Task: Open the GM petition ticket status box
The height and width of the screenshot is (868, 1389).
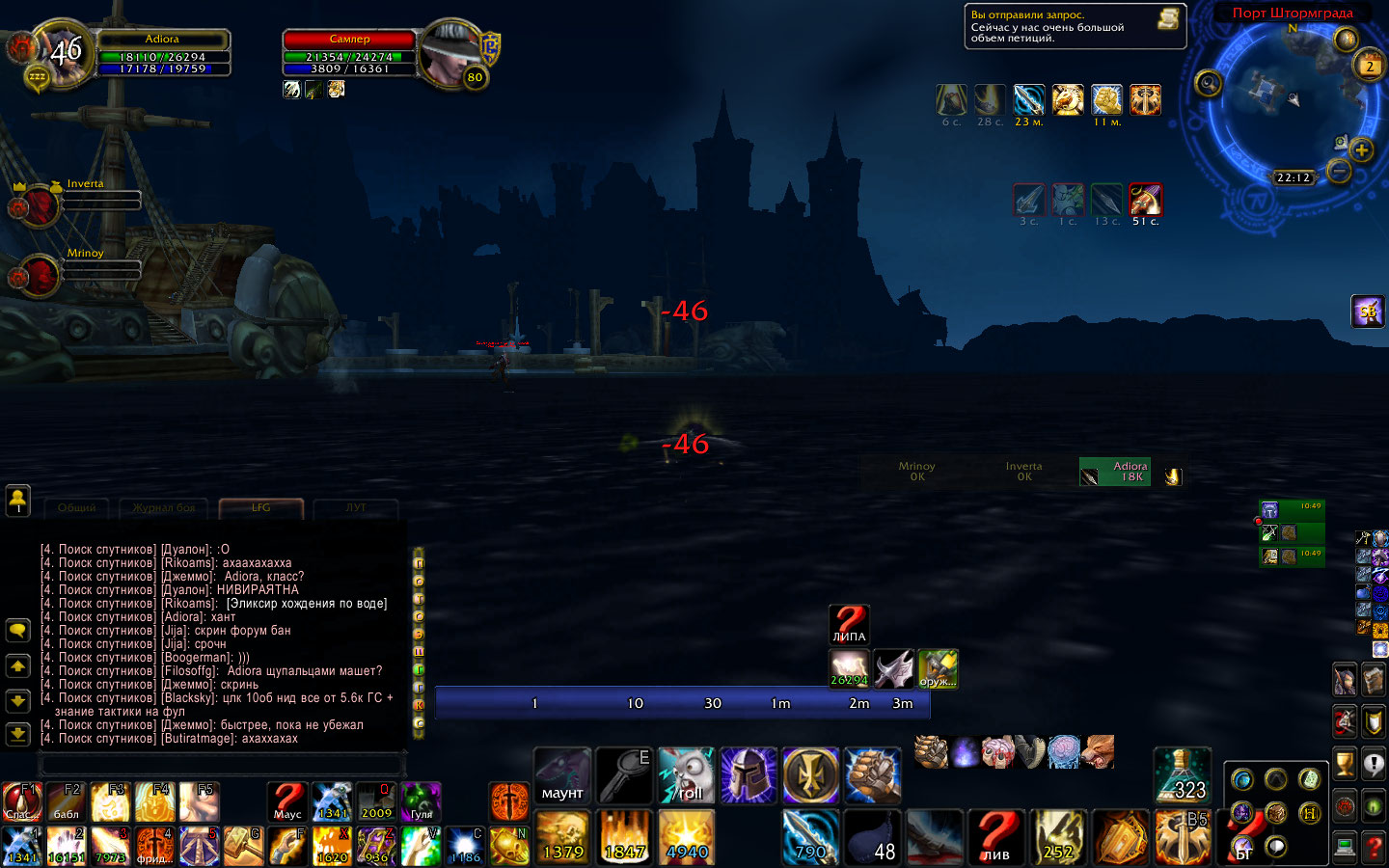Action: (x=1075, y=27)
